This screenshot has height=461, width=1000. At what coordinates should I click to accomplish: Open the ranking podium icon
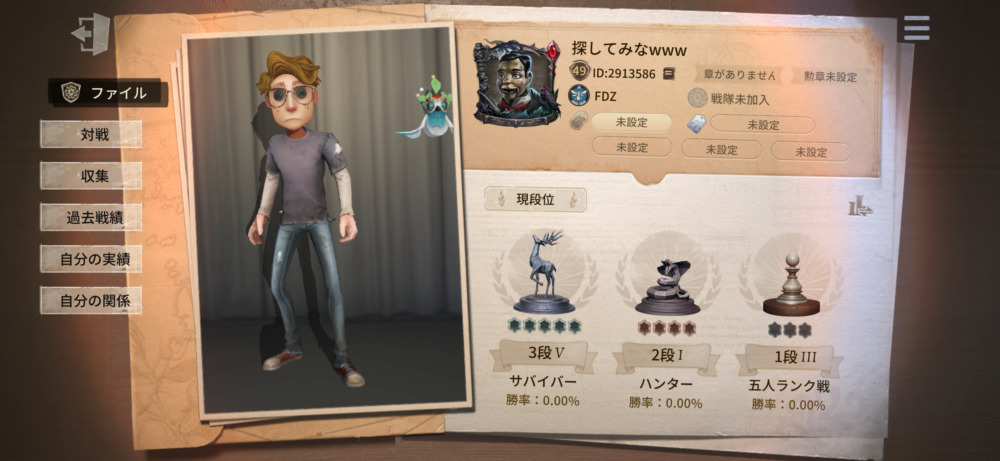pos(860,207)
